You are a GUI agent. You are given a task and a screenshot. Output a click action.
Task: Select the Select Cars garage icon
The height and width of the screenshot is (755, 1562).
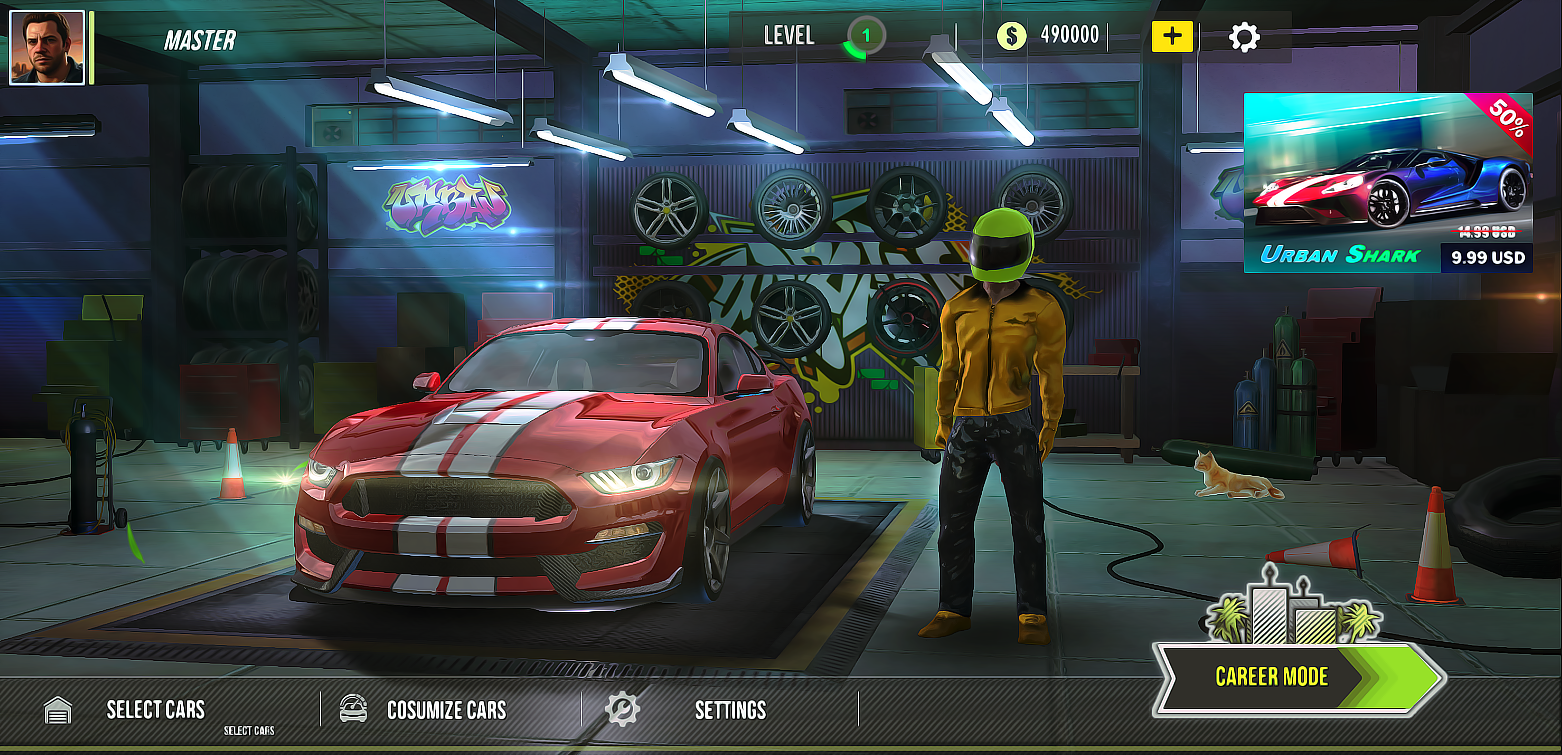click(57, 708)
